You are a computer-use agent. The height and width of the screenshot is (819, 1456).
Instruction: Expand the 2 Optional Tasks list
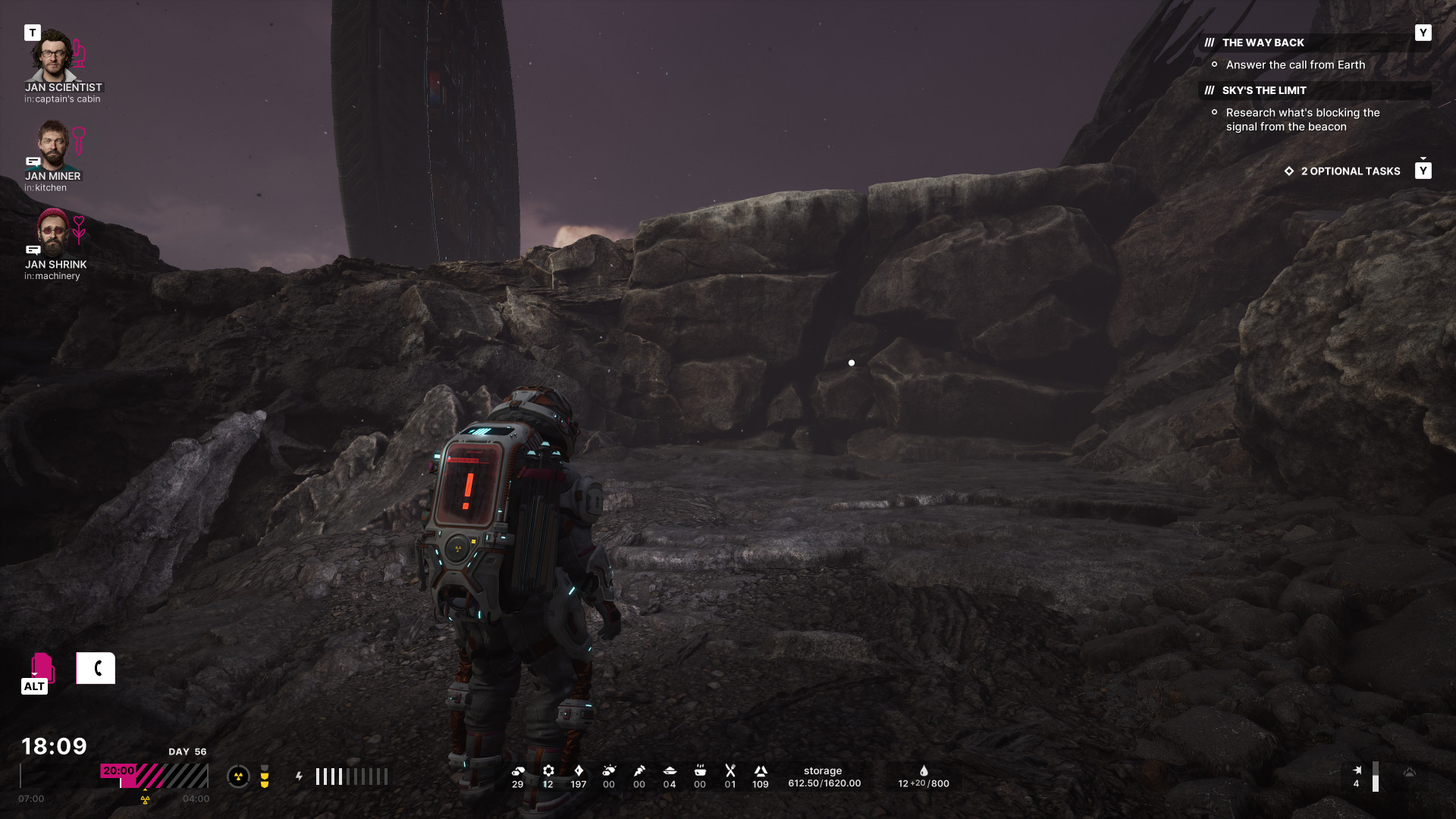point(1350,171)
